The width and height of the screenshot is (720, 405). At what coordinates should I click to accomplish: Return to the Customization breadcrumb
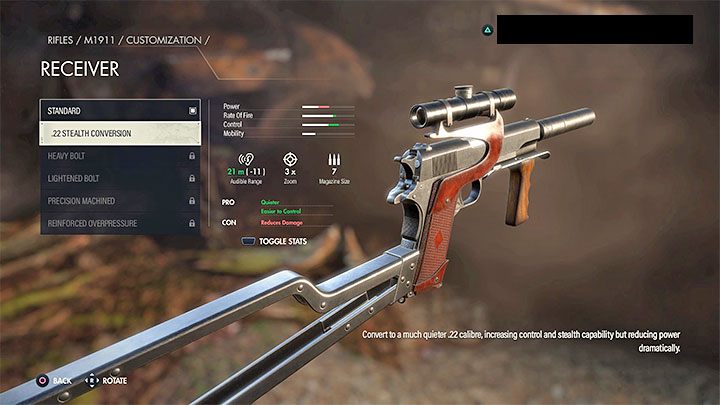coord(162,39)
